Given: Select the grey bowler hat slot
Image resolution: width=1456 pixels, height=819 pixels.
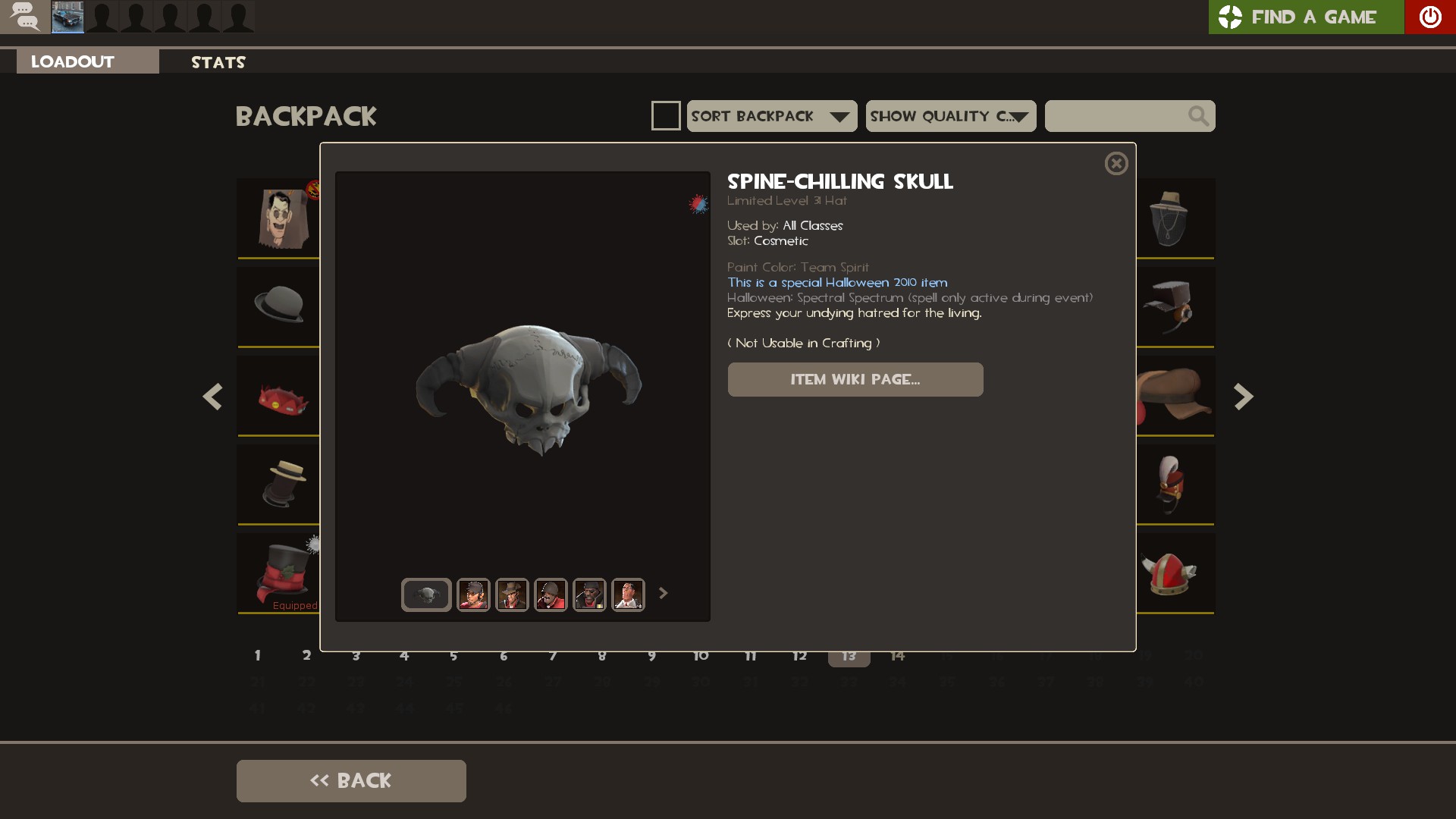Looking at the screenshot, I should (x=279, y=305).
